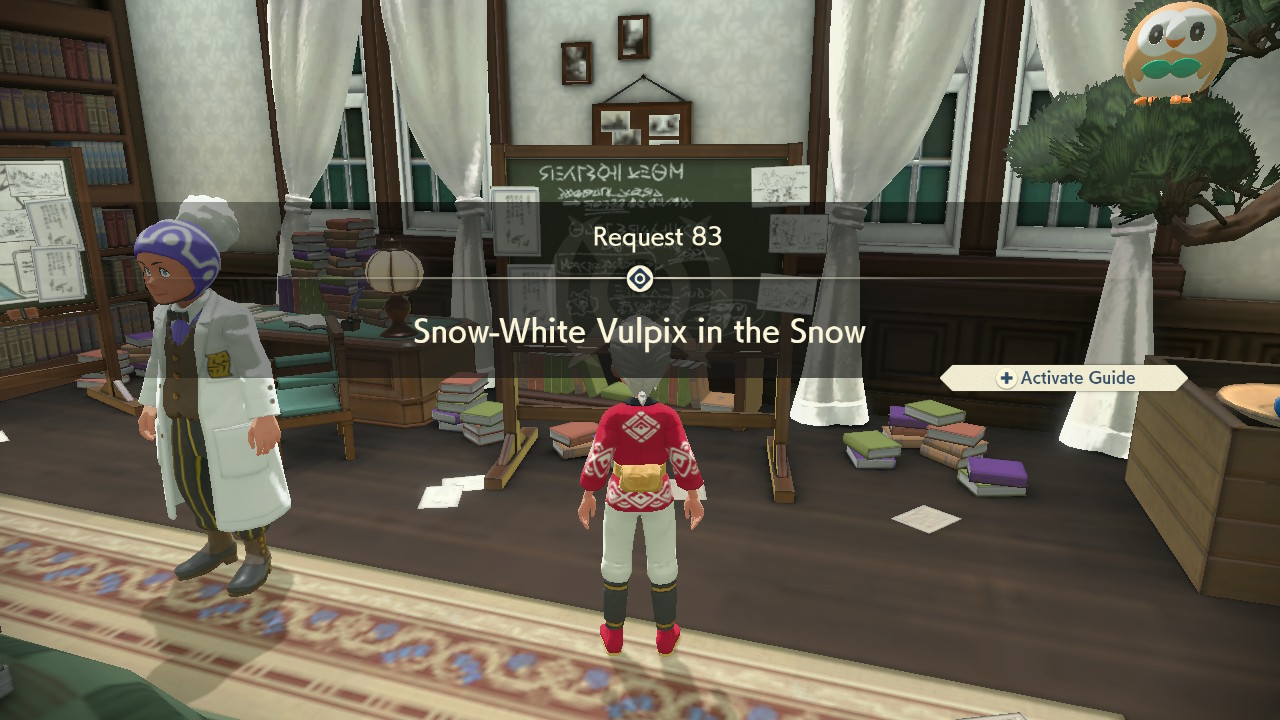Select the player's yellow belt pouch
This screenshot has height=720, width=1280.
640,475
